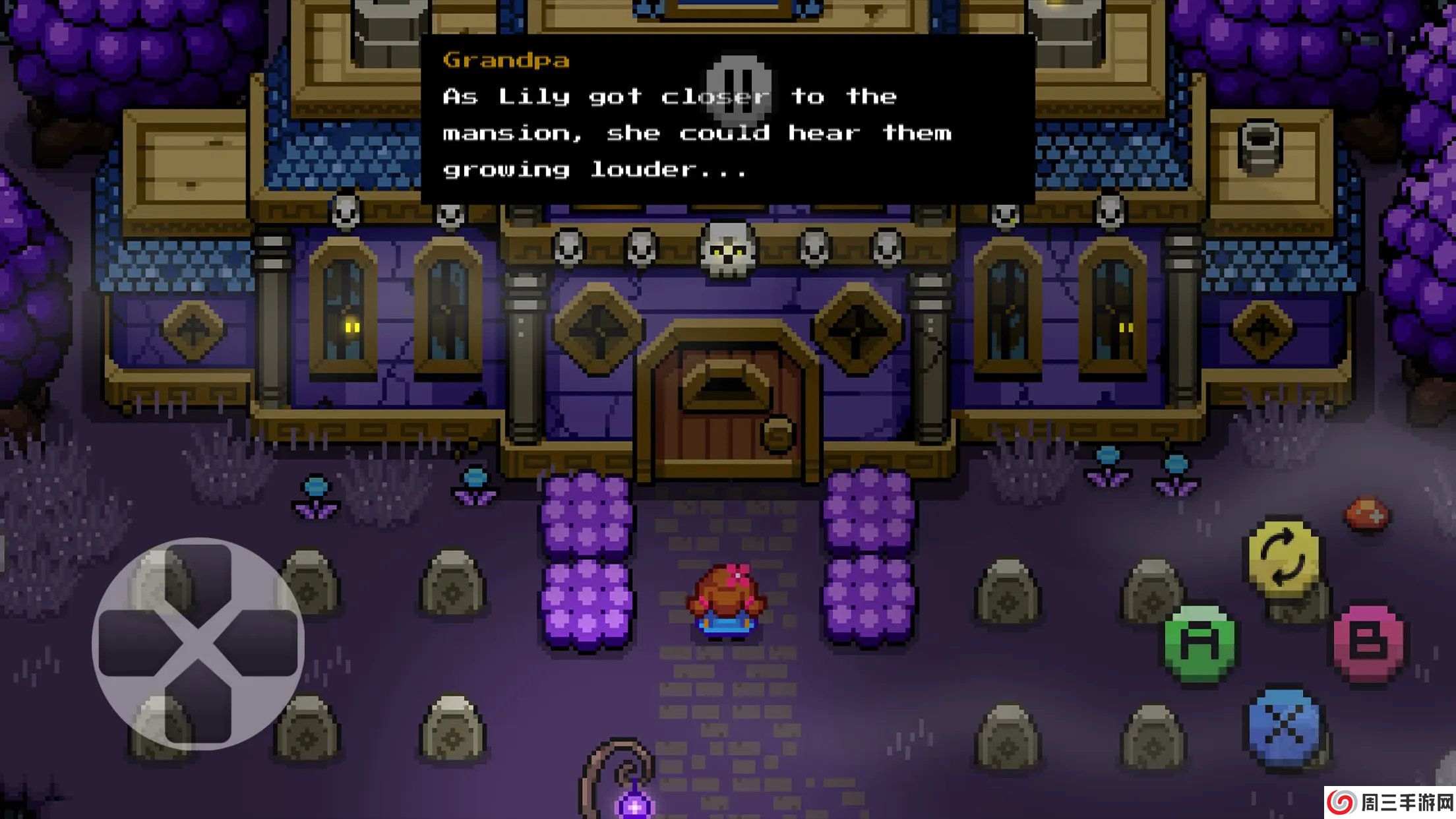1456x819 pixels.
Task: Tap the green A button
Action: coord(1199,643)
